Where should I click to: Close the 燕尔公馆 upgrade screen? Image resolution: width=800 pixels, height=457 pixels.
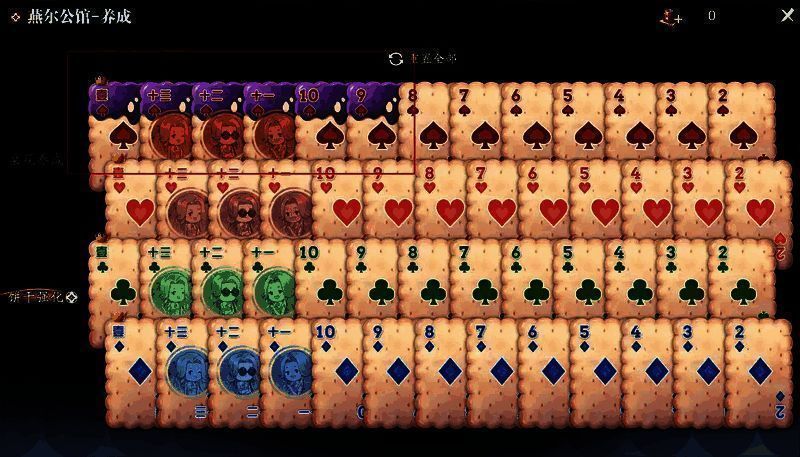(x=786, y=15)
